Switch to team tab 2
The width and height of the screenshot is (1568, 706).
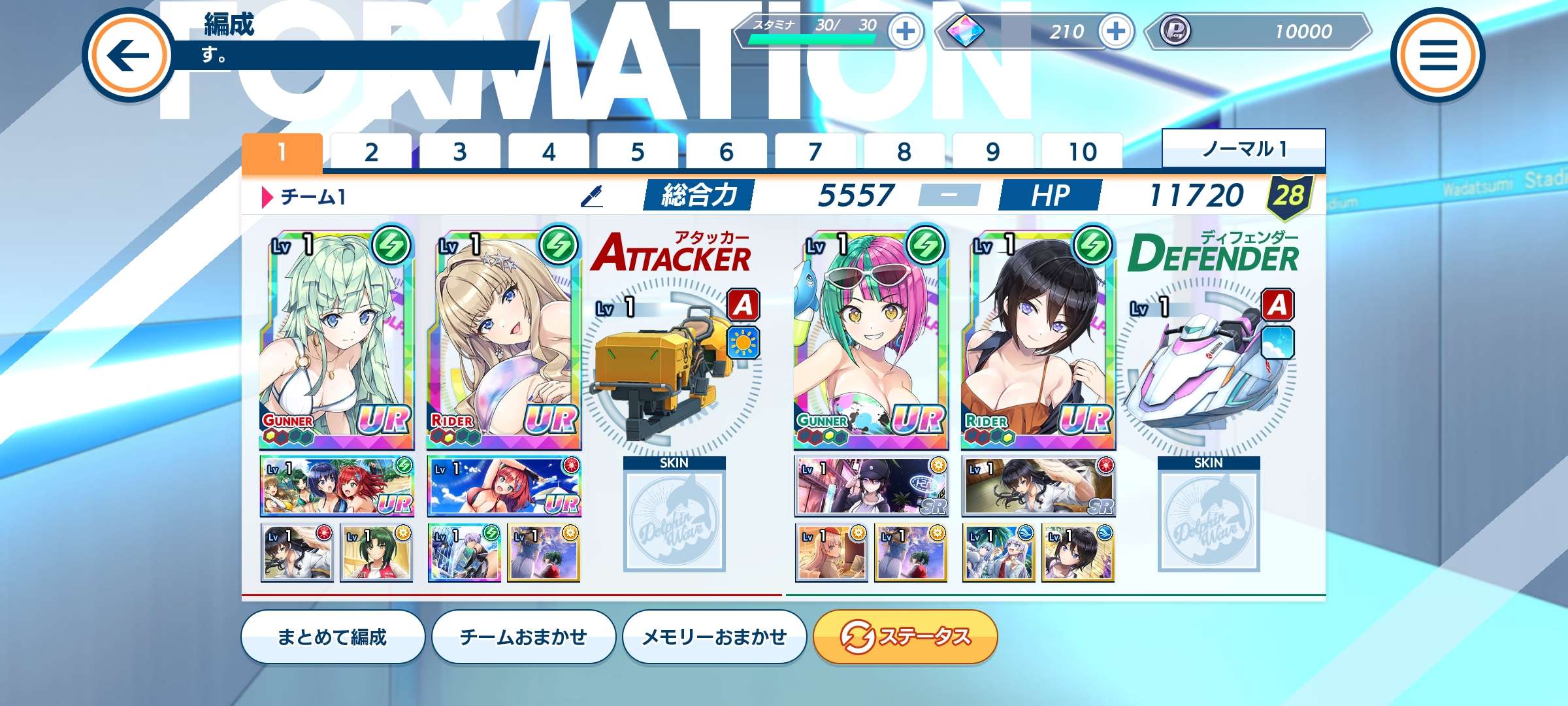(x=371, y=152)
